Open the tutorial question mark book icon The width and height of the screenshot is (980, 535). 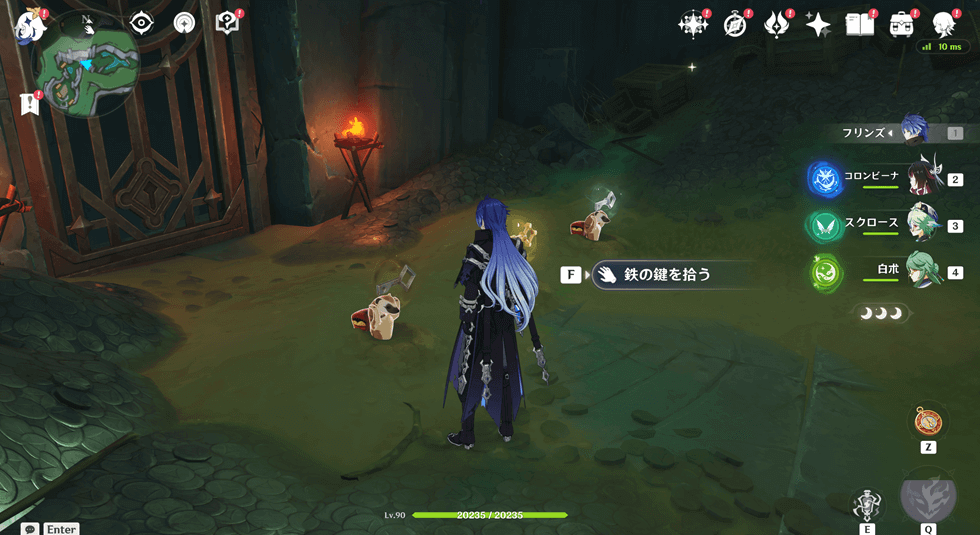tap(228, 23)
